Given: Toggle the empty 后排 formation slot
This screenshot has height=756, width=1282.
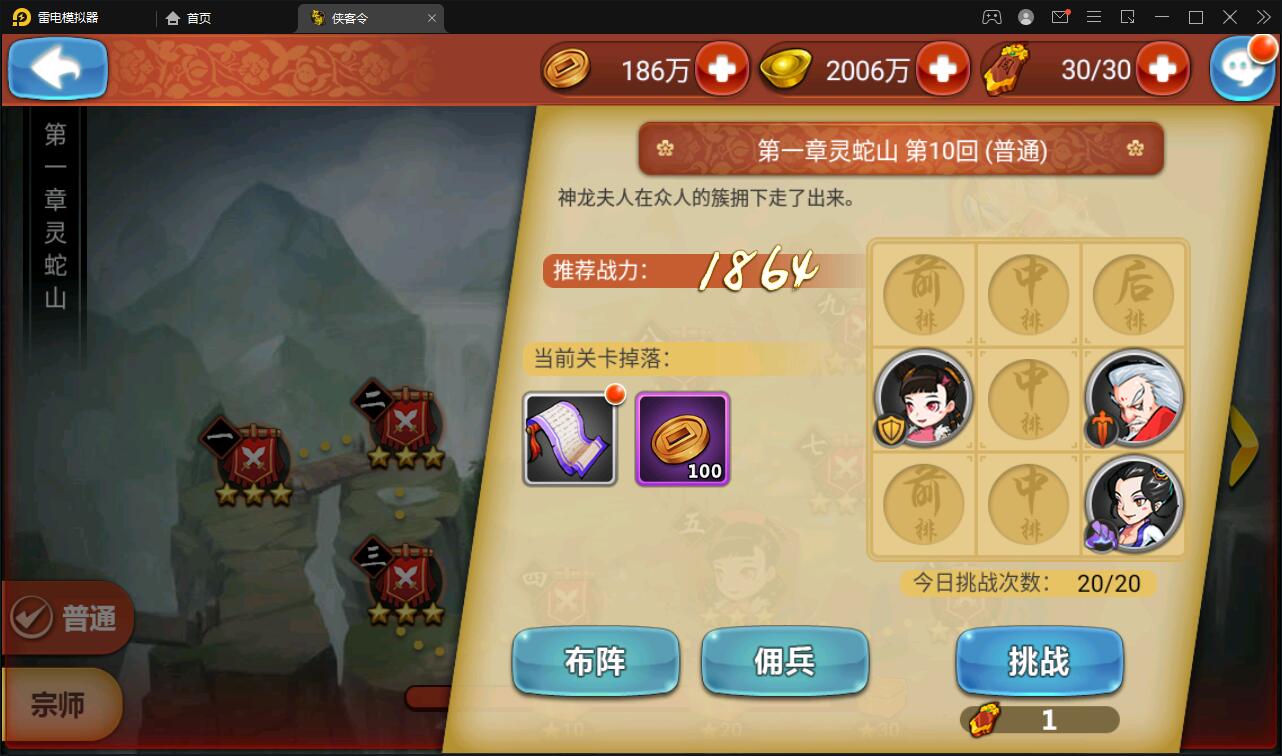Looking at the screenshot, I should click(x=1132, y=292).
